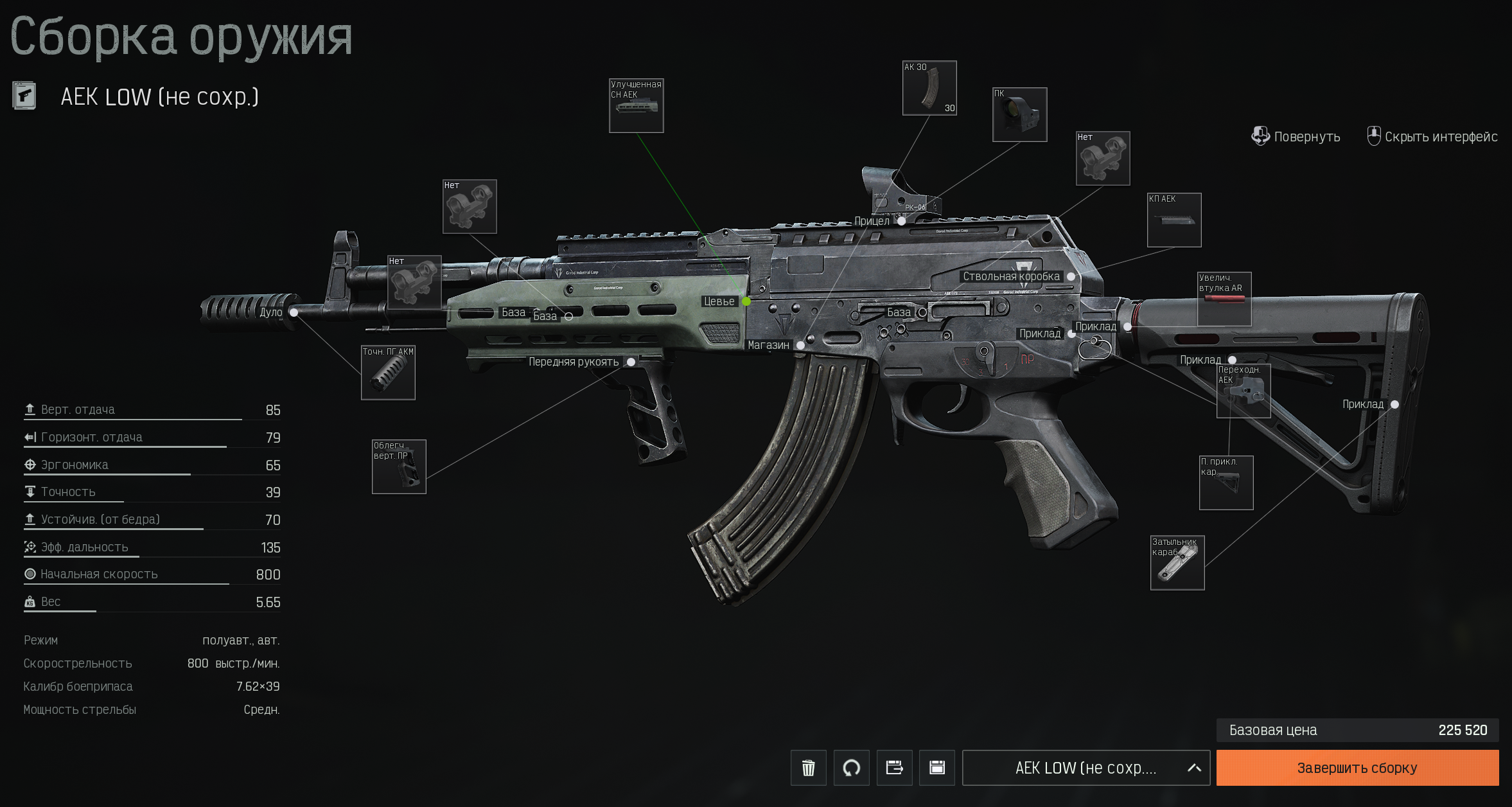Finish the build with Завершить сборку
The width and height of the screenshot is (1512, 807).
click(x=1357, y=768)
